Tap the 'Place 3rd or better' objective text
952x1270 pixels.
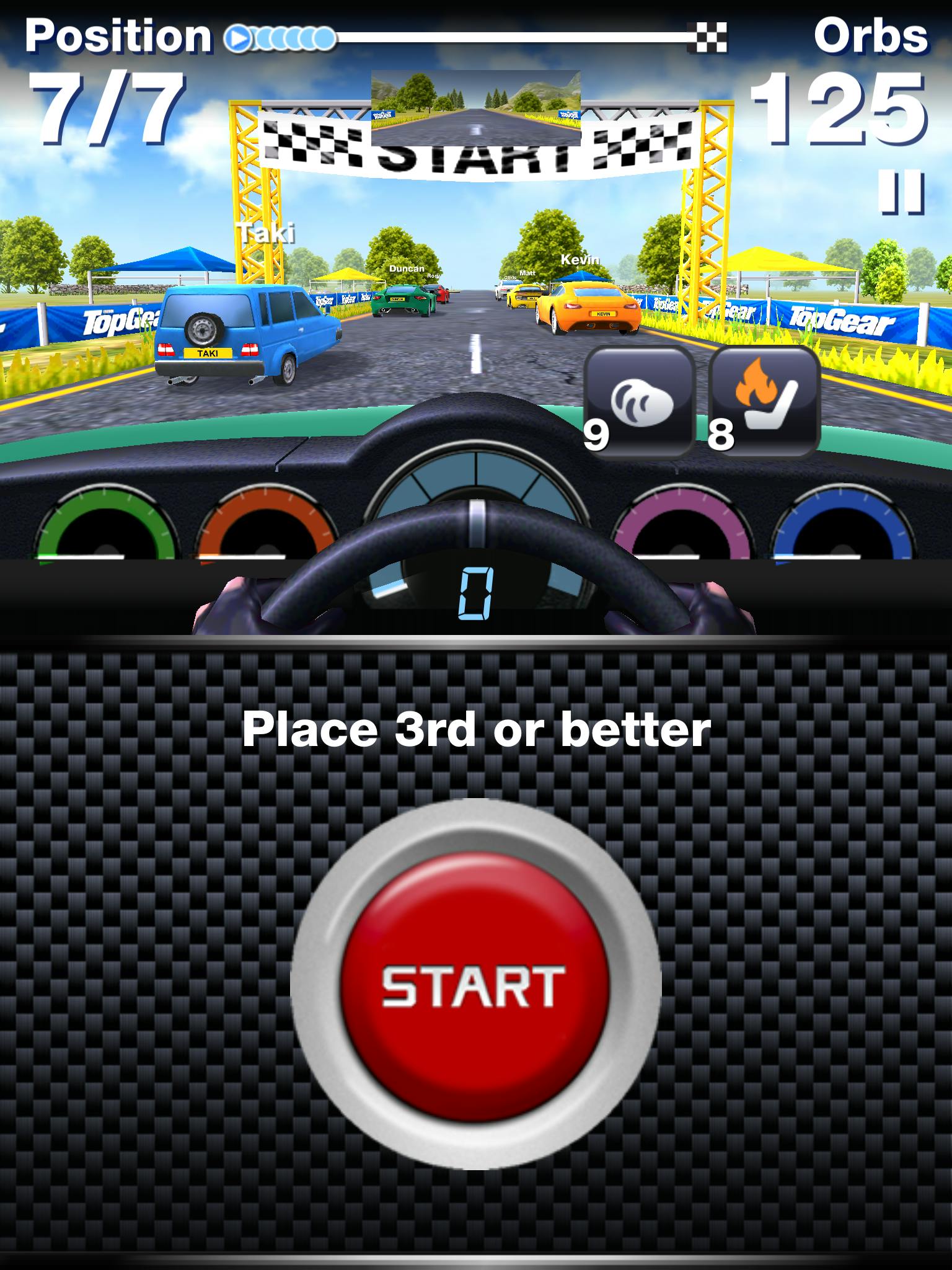pos(476,733)
